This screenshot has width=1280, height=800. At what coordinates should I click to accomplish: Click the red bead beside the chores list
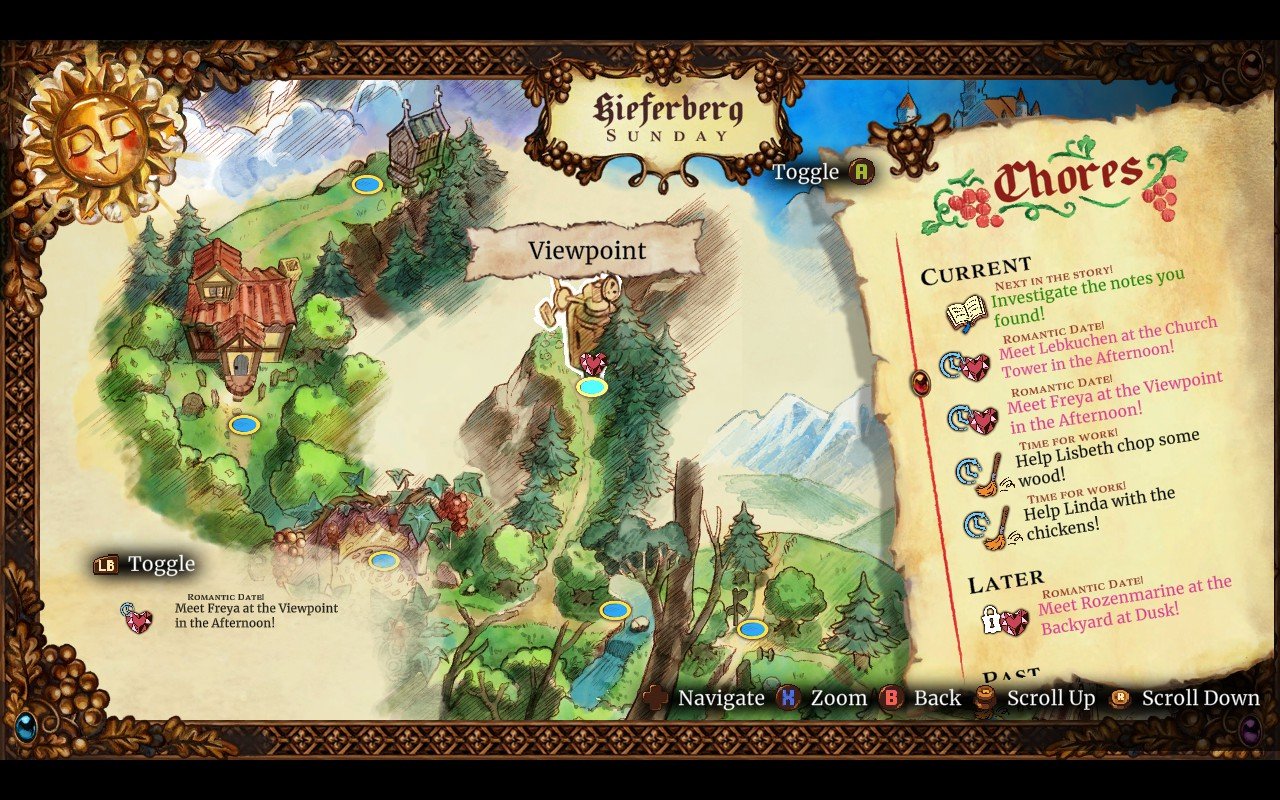coord(923,381)
